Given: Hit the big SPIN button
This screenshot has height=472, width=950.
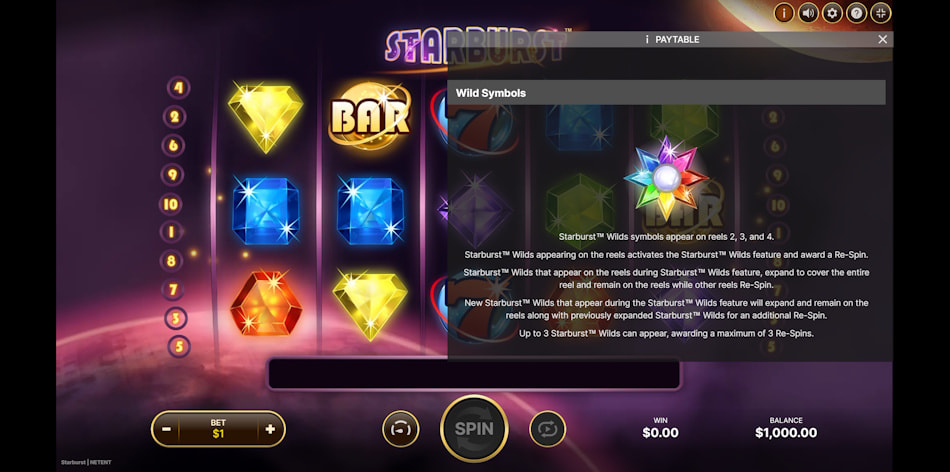Looking at the screenshot, I should 474,428.
